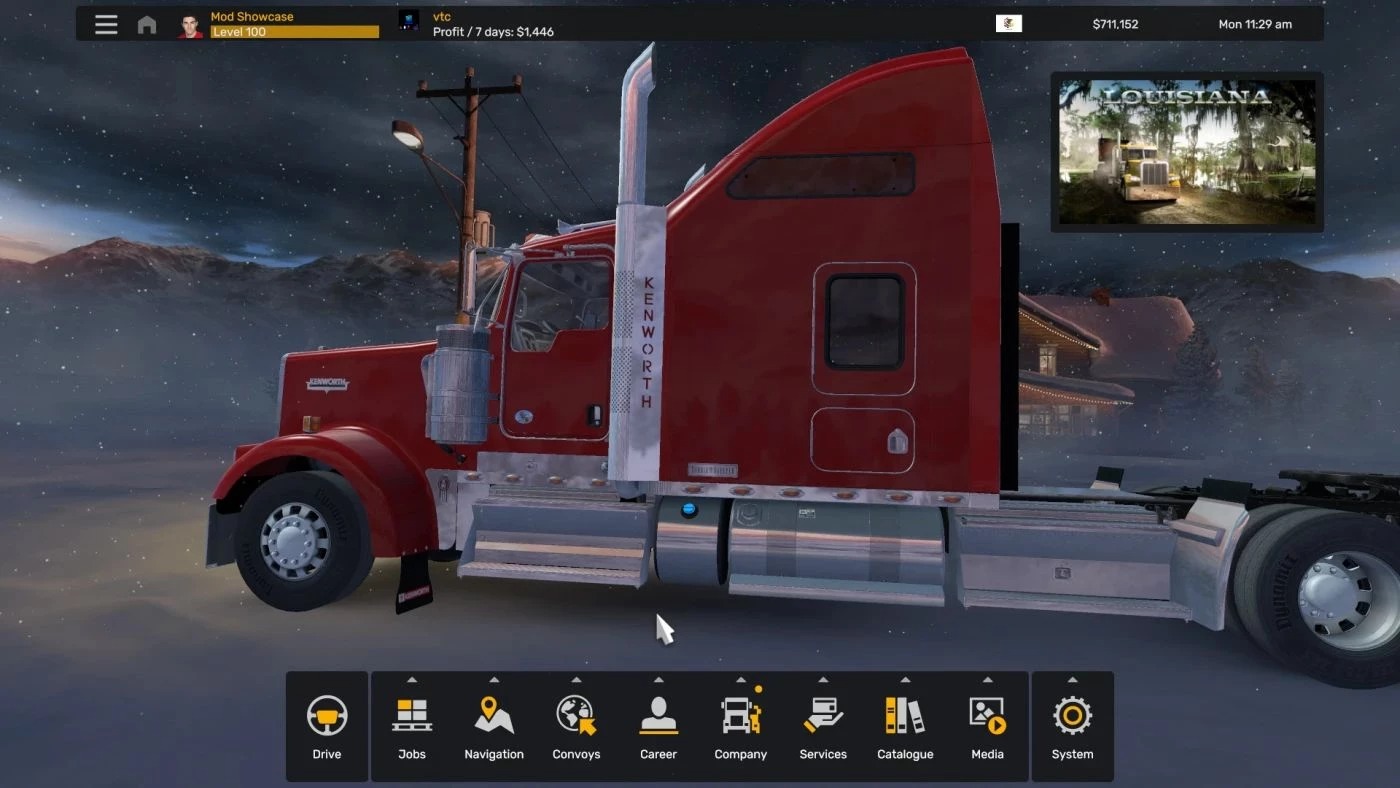Open the Catalogue menu
The height and width of the screenshot is (788, 1400).
[905, 726]
